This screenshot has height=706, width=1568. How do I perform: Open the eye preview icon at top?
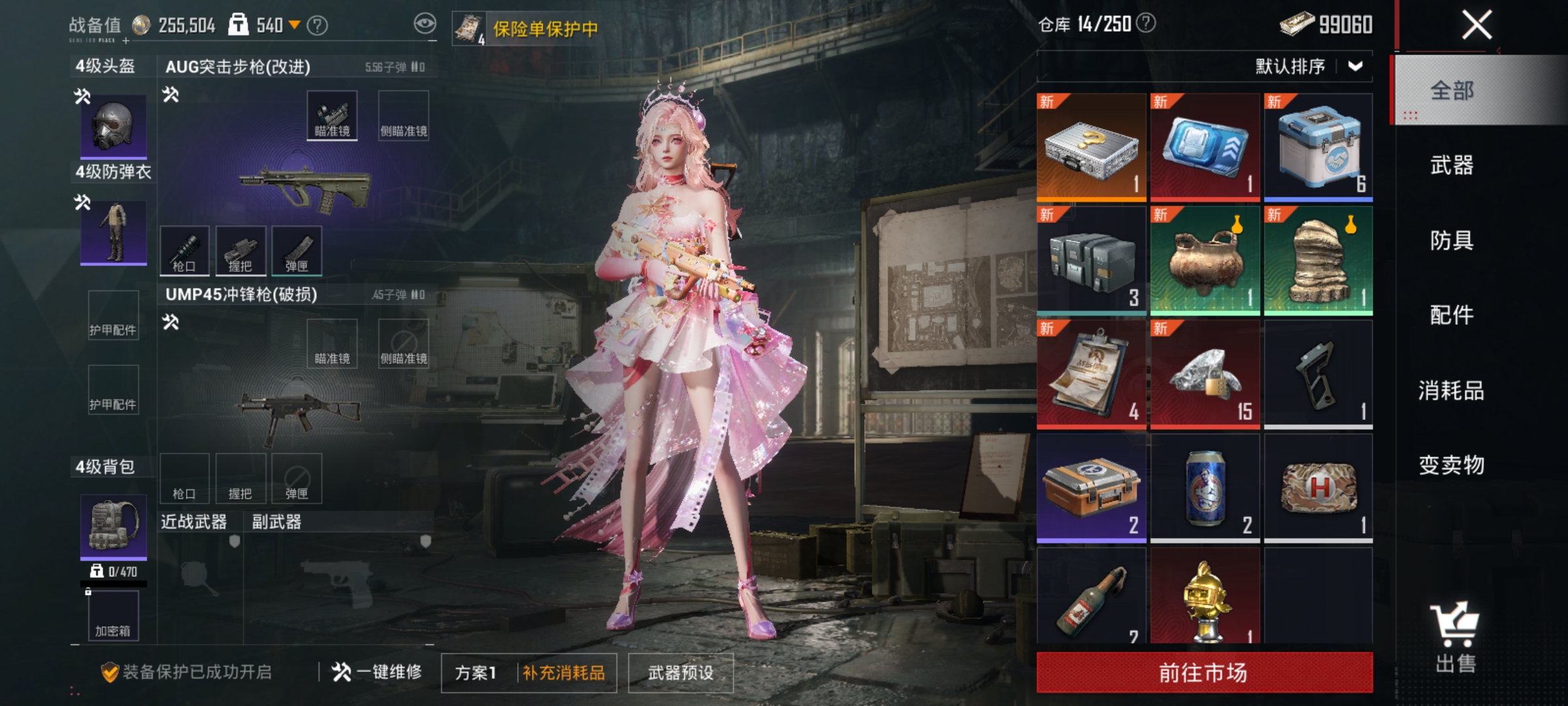coord(425,22)
